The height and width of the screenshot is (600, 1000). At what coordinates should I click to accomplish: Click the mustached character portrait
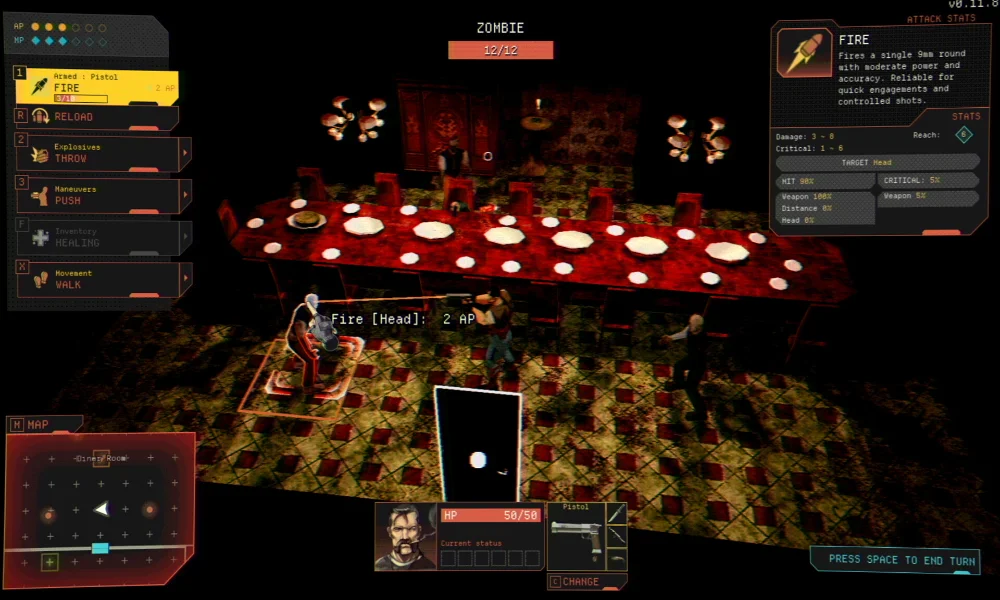click(405, 537)
